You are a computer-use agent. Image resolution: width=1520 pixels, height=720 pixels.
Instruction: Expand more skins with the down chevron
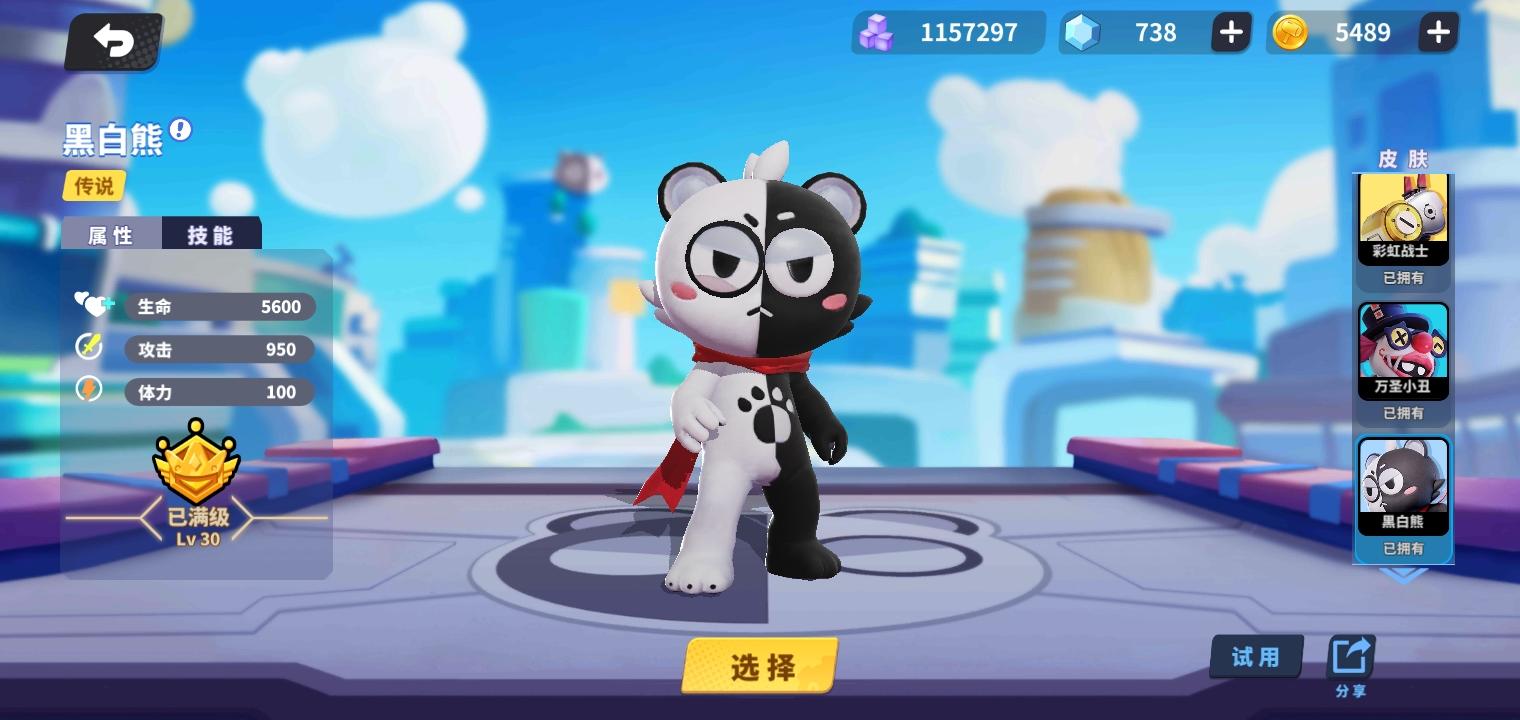[x=1403, y=575]
